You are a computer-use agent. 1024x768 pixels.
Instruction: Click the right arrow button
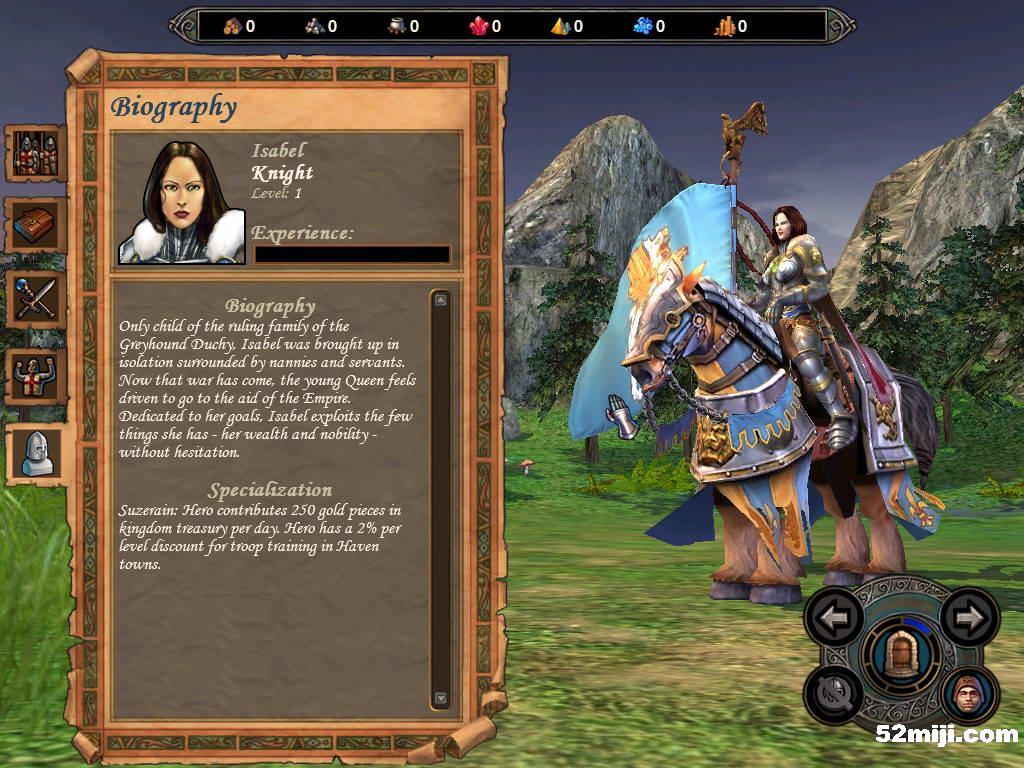pos(968,617)
